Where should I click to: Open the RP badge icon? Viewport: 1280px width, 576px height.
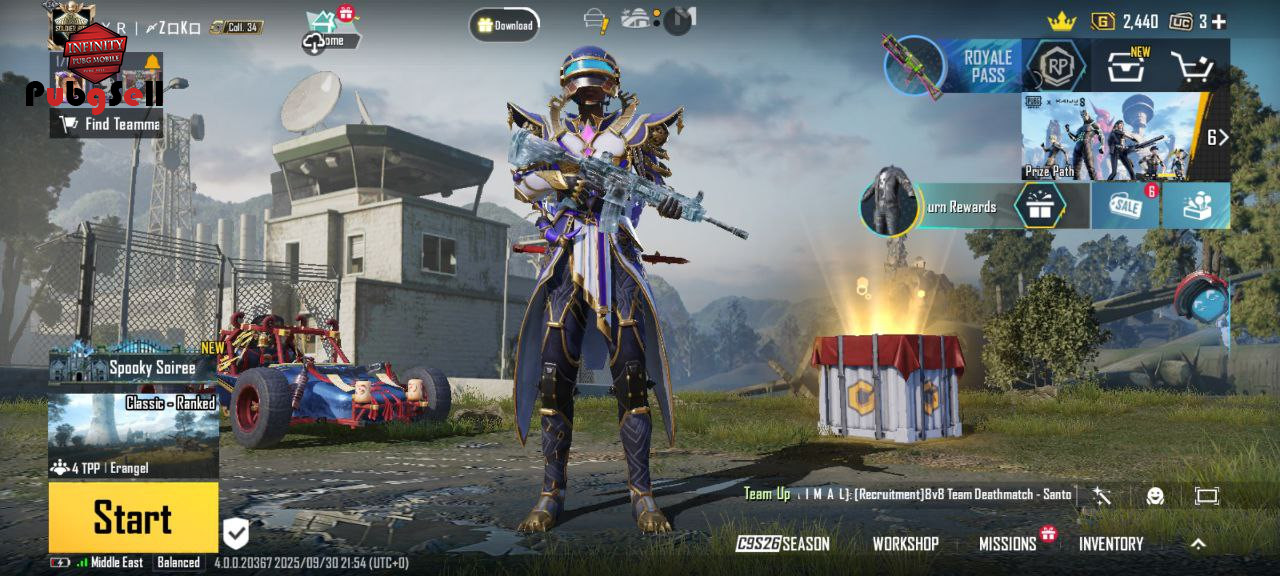tap(1056, 67)
